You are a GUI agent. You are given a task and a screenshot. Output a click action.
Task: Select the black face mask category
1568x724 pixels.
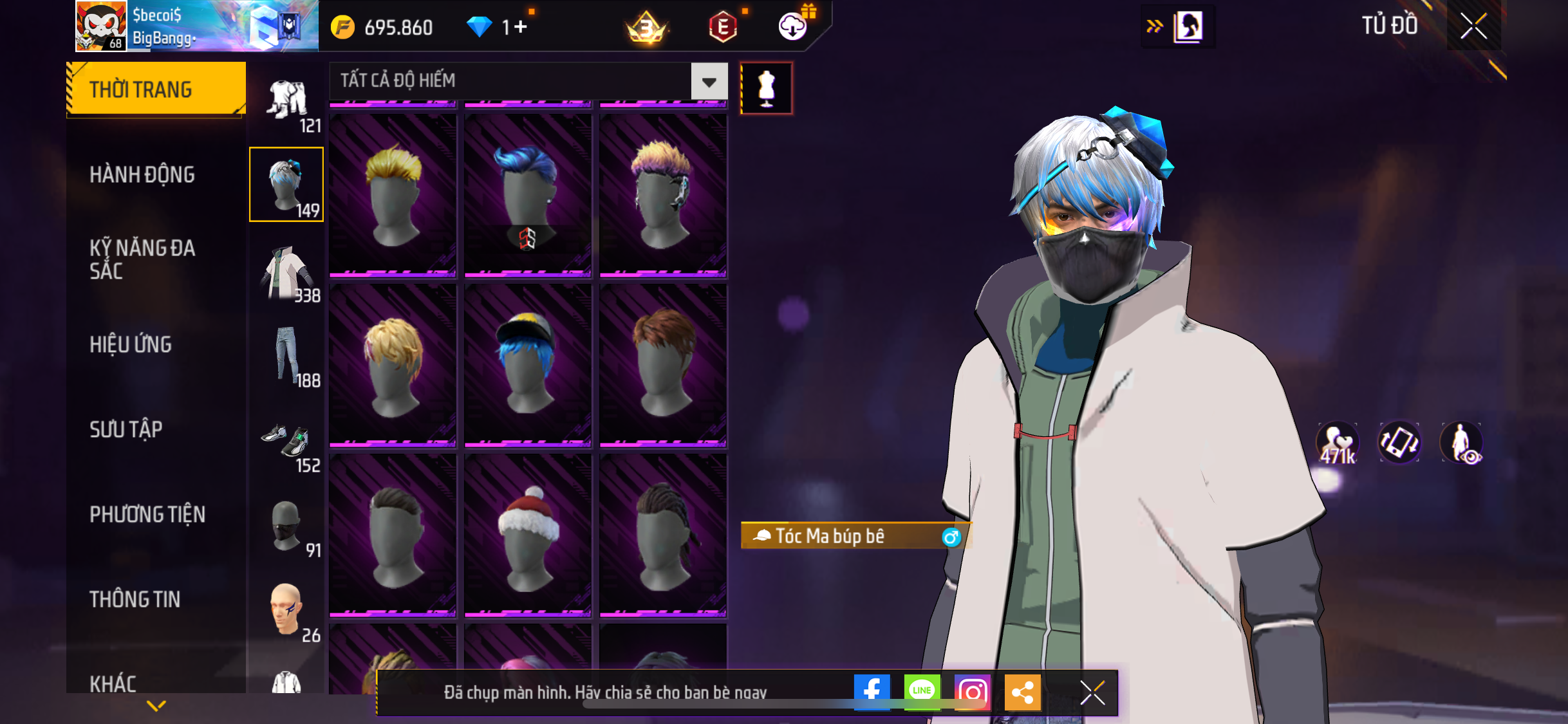tap(287, 527)
